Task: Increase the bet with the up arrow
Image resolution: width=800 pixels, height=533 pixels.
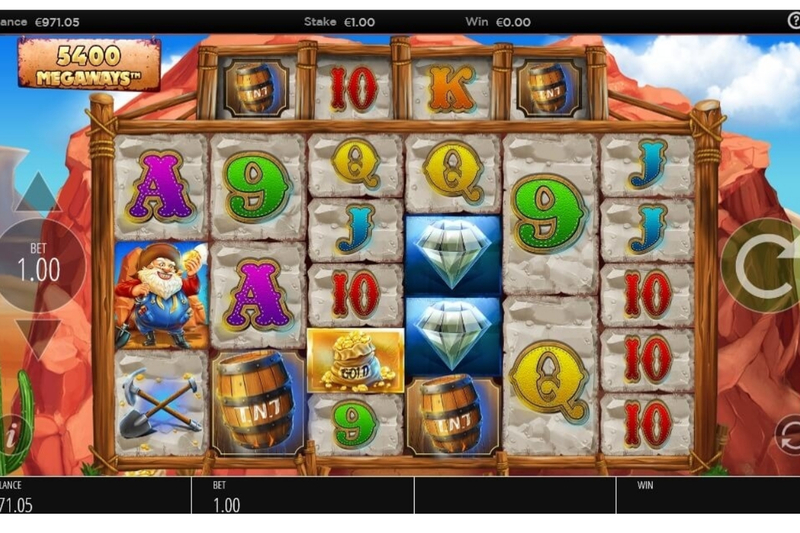Action: coord(37,193)
